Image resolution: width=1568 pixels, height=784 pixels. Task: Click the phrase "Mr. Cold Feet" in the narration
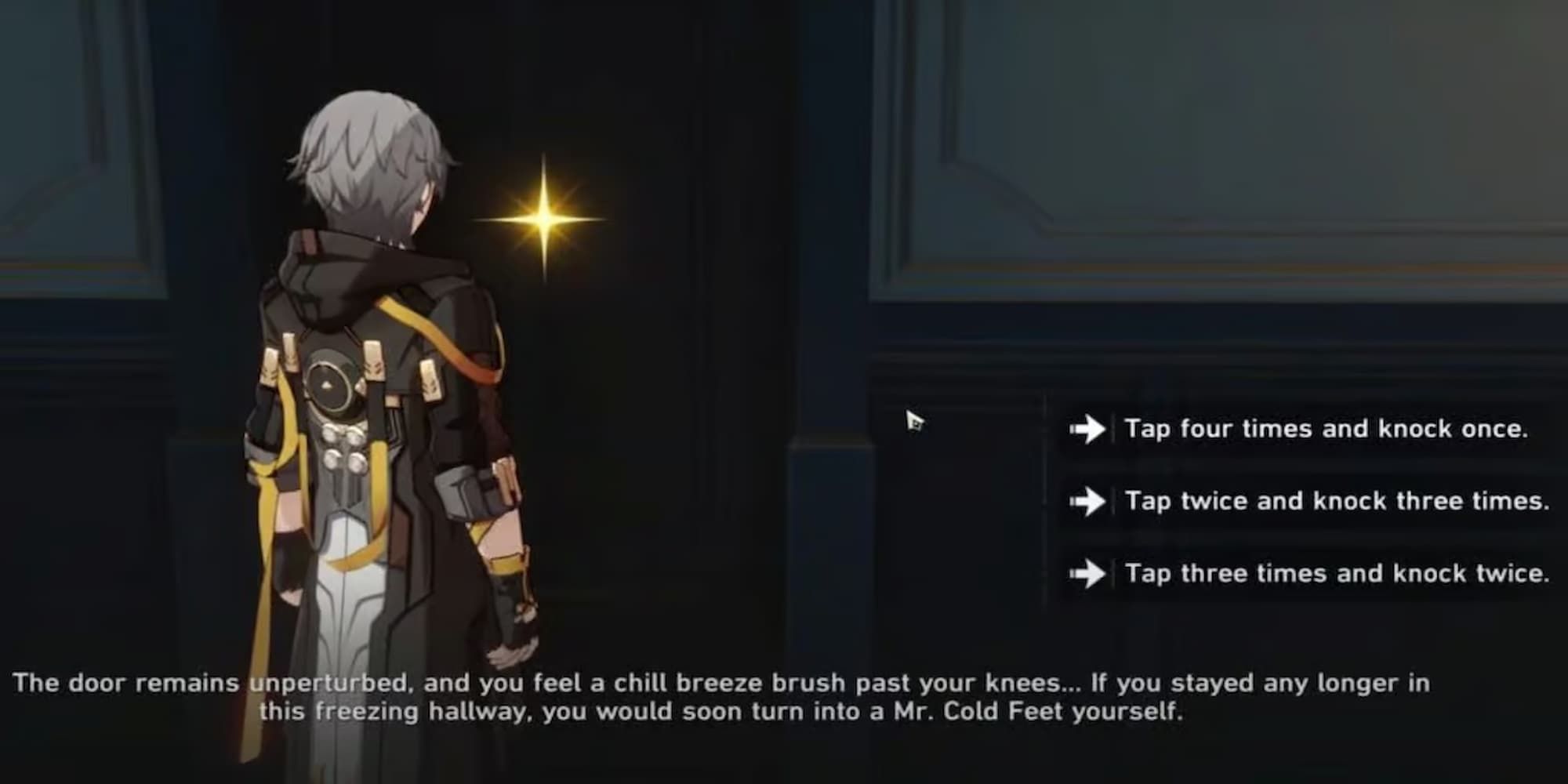click(x=980, y=711)
